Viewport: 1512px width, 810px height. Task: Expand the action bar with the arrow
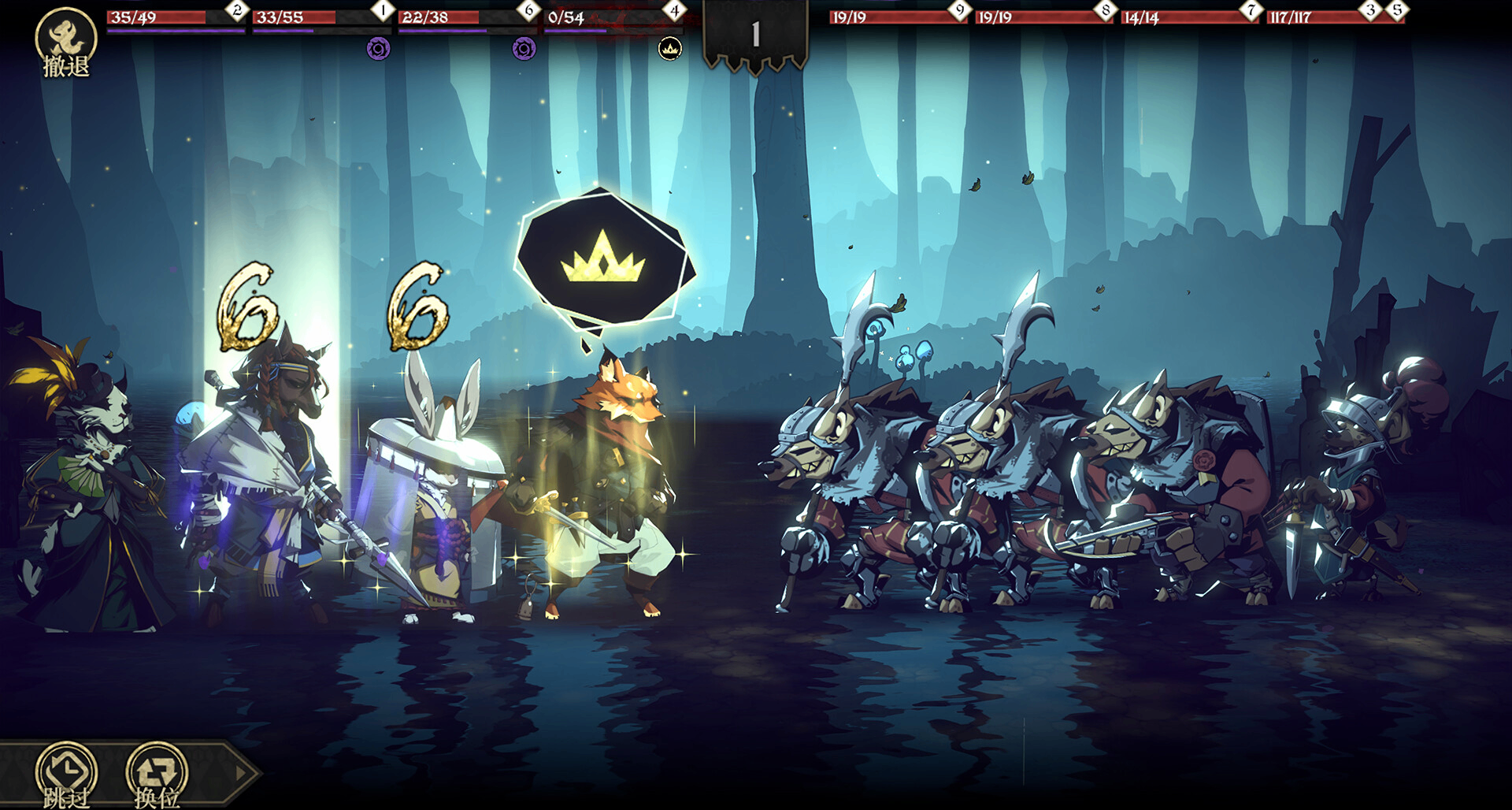(x=242, y=774)
